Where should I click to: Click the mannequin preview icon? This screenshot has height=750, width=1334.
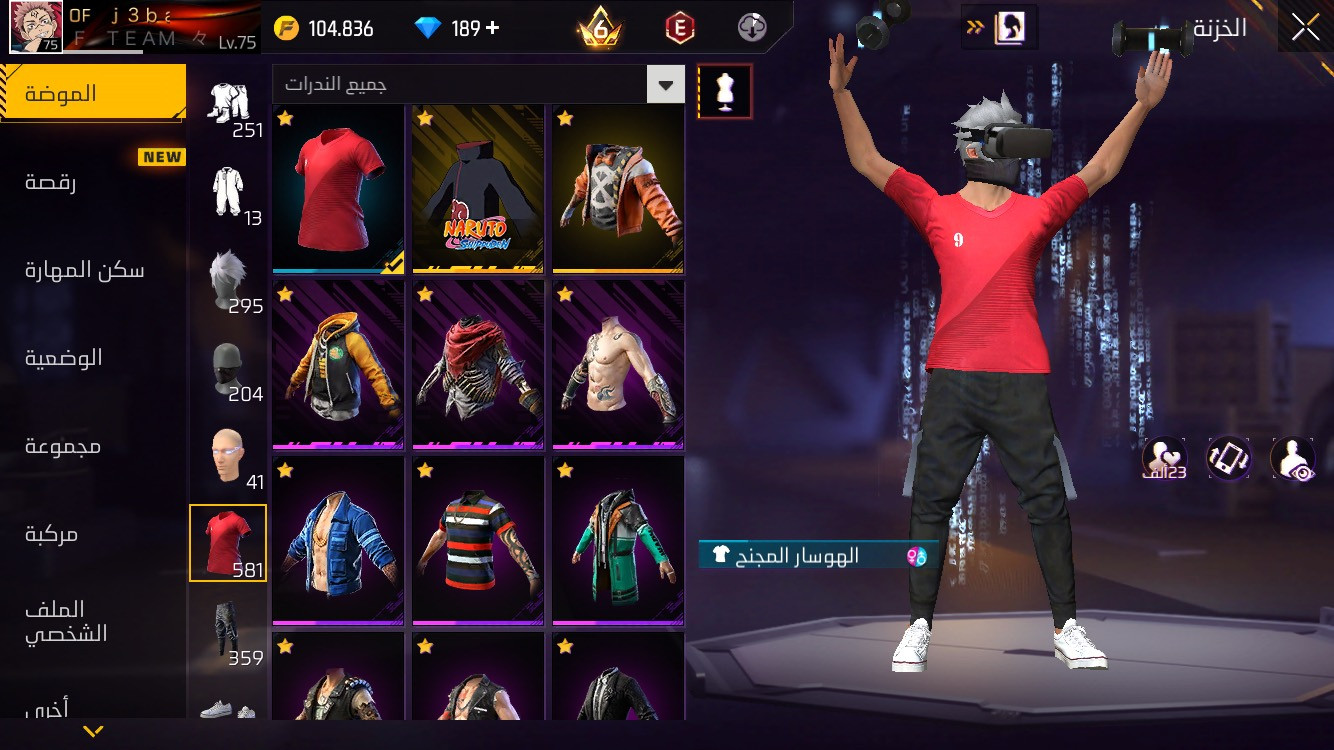pos(725,91)
